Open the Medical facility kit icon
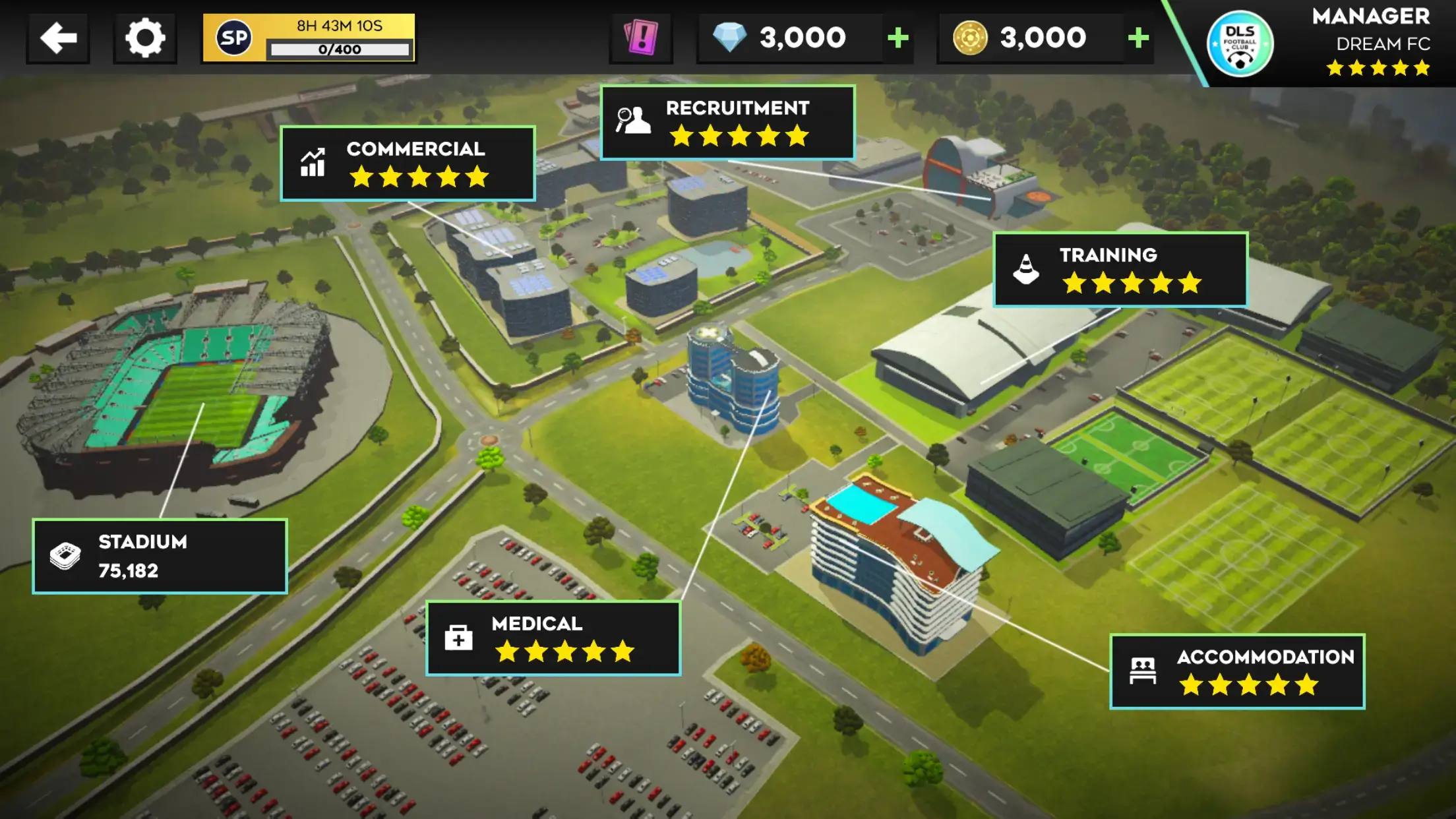Viewport: 1456px width, 819px height. tap(457, 637)
